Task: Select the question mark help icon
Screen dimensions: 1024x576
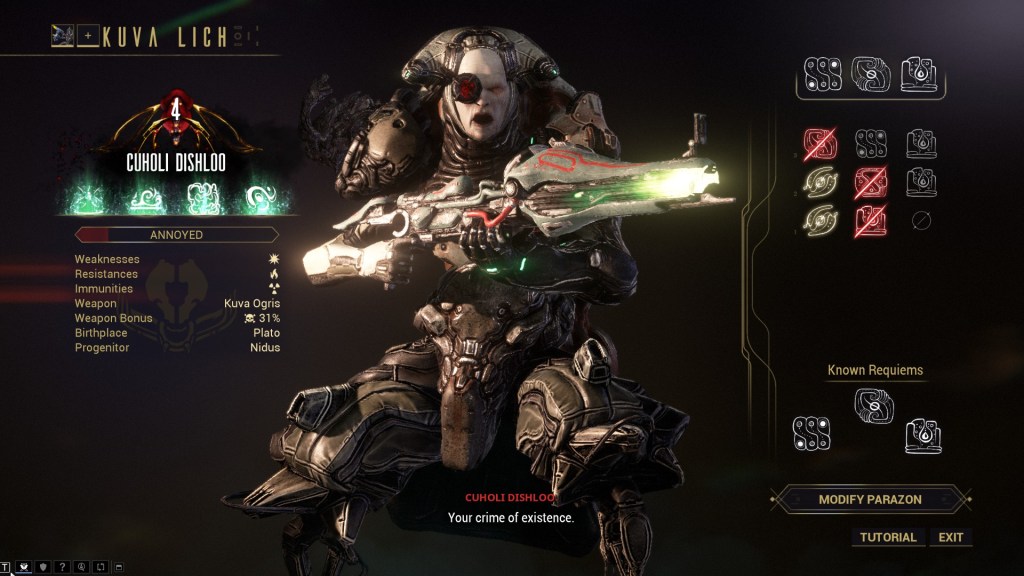Action: pyautogui.click(x=62, y=568)
